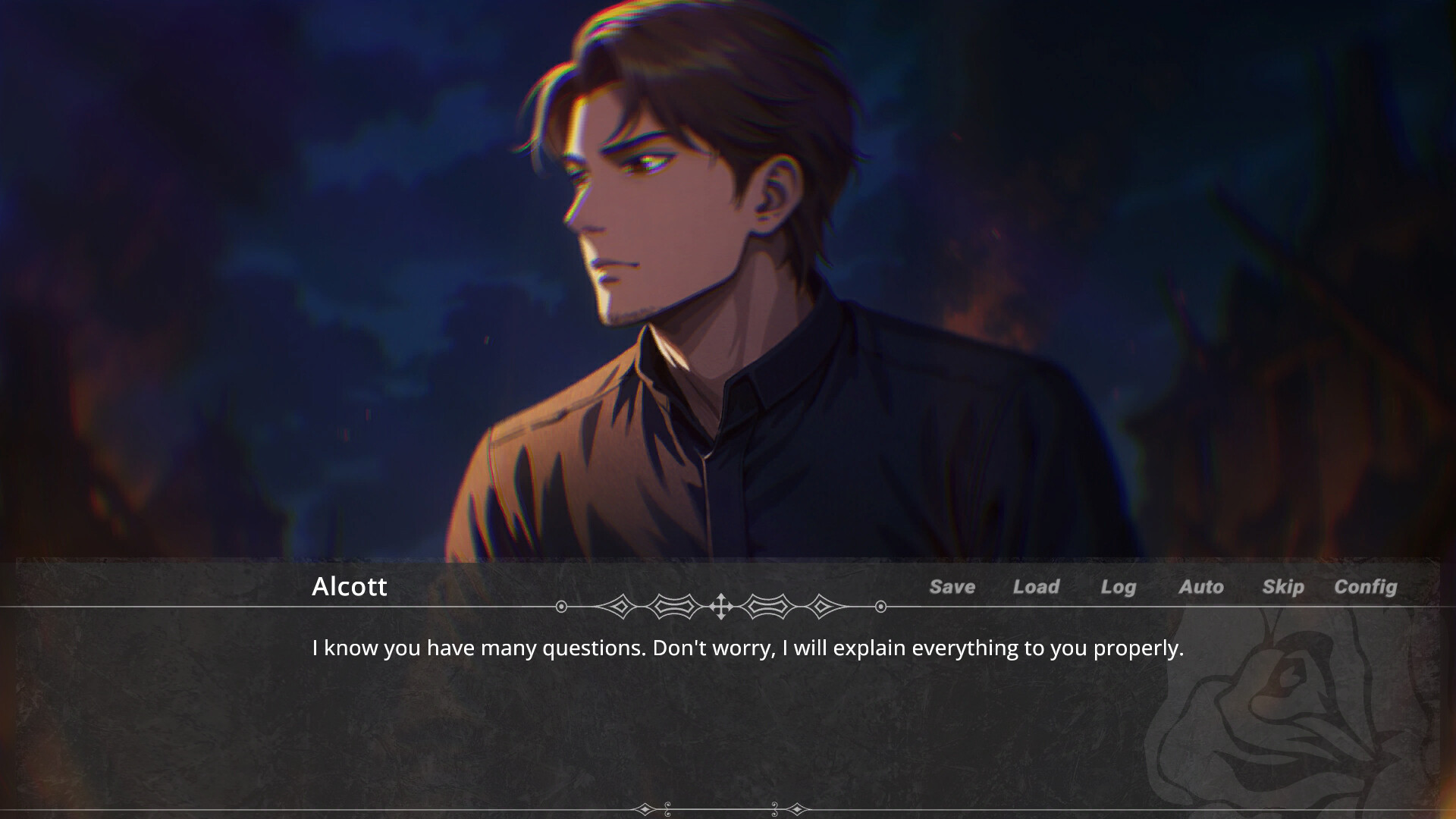The image size is (1456, 819).
Task: Enable Skip mode to fast-forward dialogue
Action: point(1283,587)
